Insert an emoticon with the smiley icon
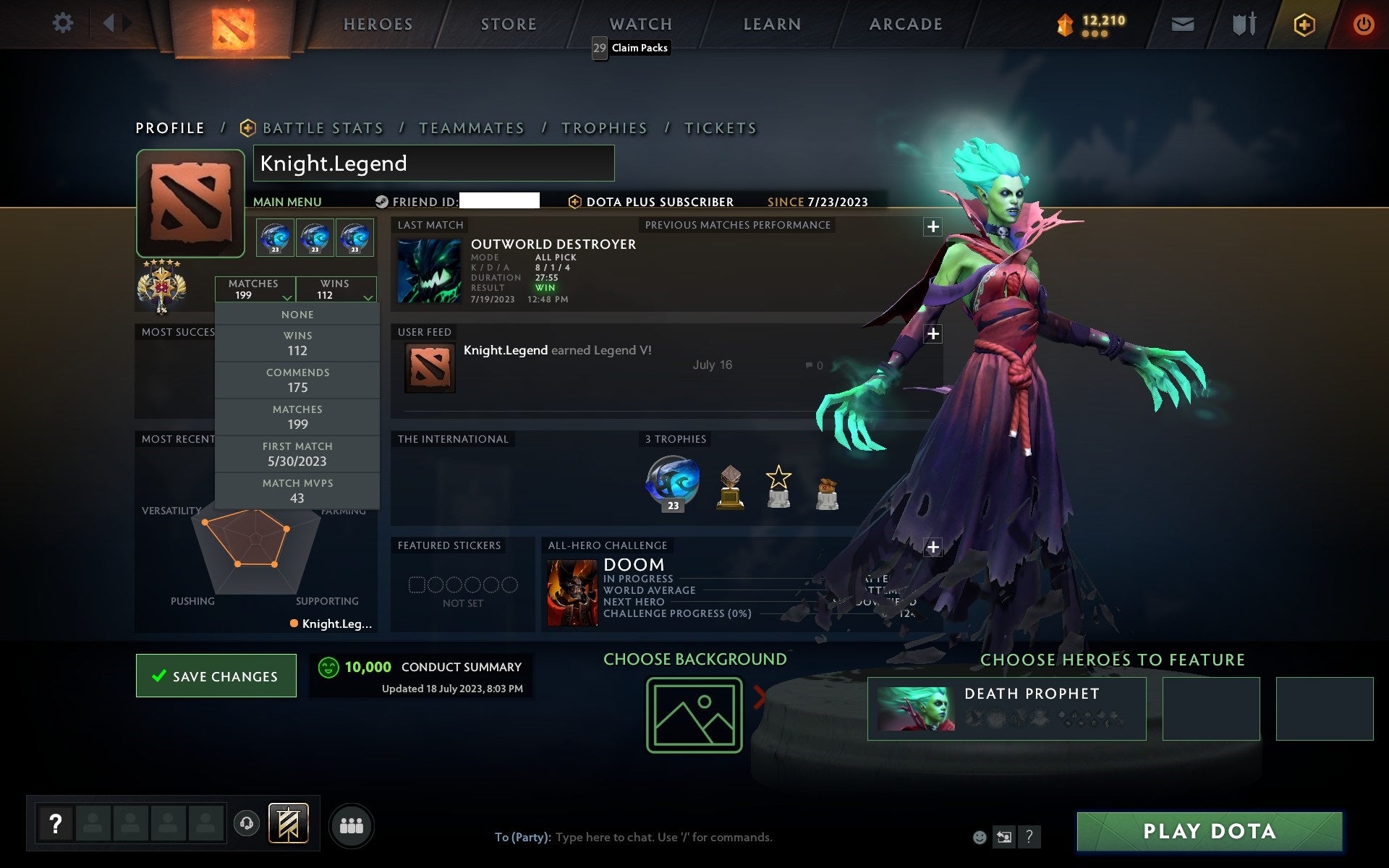 click(x=980, y=837)
